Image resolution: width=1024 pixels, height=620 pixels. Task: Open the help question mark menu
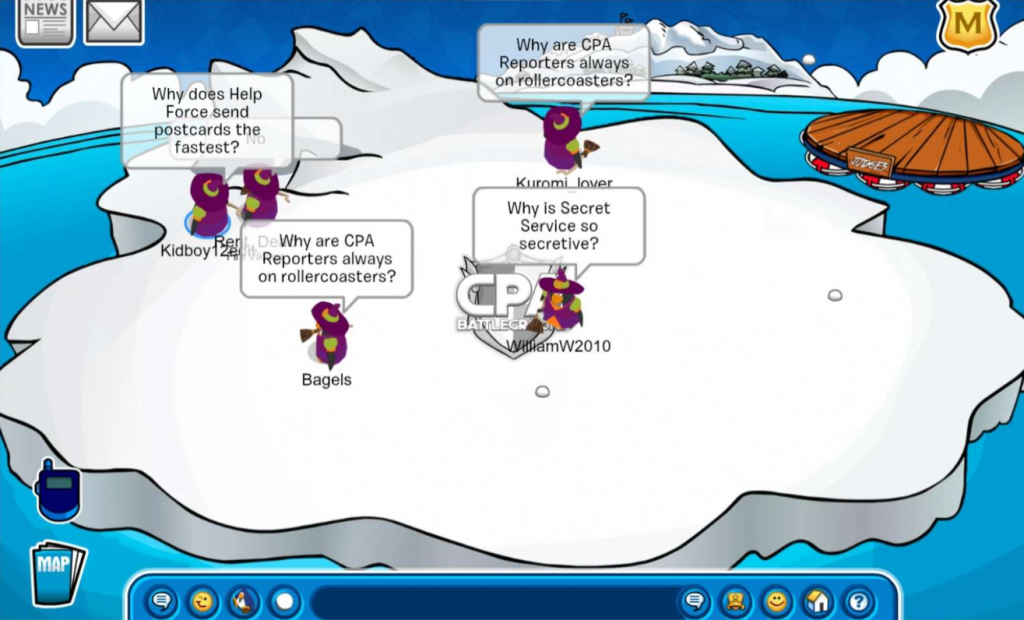pyautogui.click(x=857, y=602)
